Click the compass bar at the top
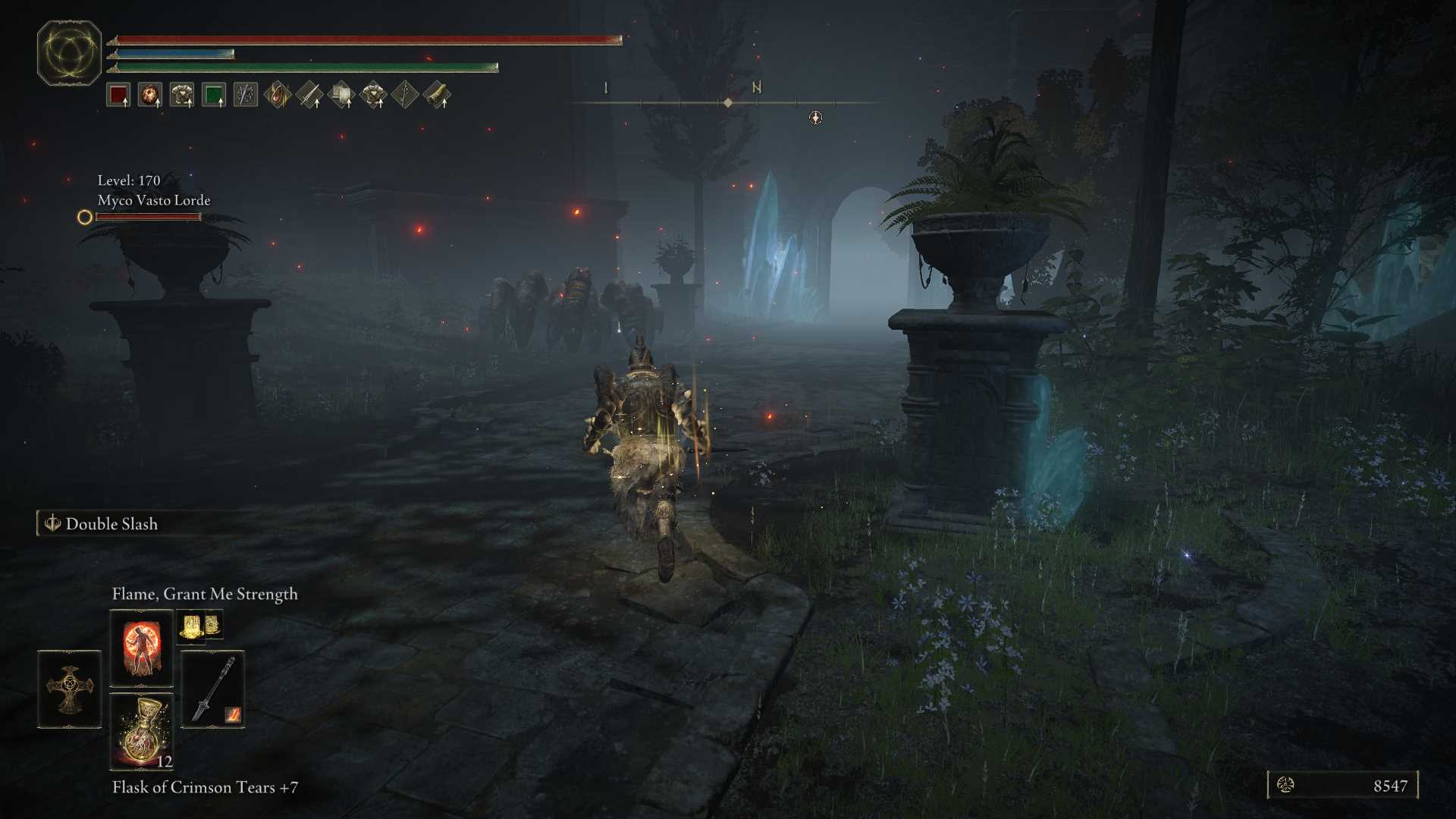Image resolution: width=1456 pixels, height=819 pixels. point(726,102)
